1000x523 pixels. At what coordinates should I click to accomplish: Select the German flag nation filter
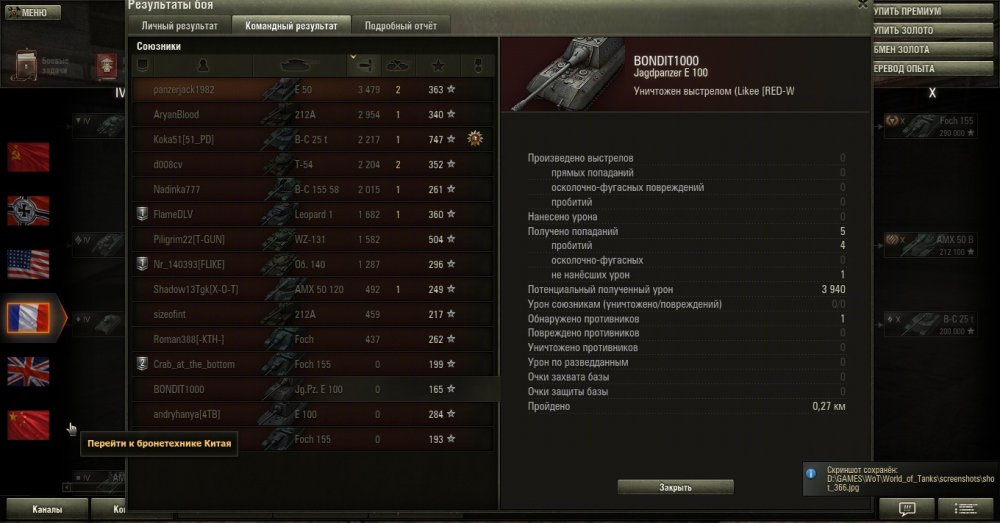[28, 210]
